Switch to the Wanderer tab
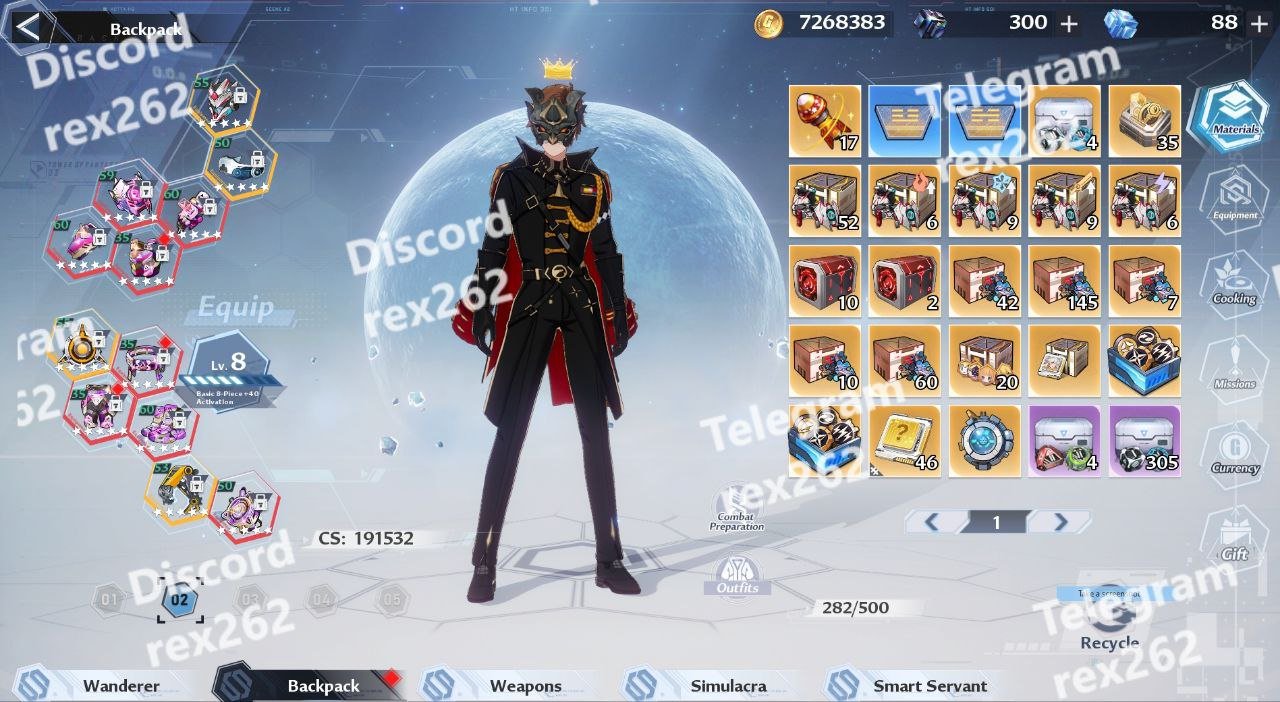The width and height of the screenshot is (1280, 702). click(120, 686)
